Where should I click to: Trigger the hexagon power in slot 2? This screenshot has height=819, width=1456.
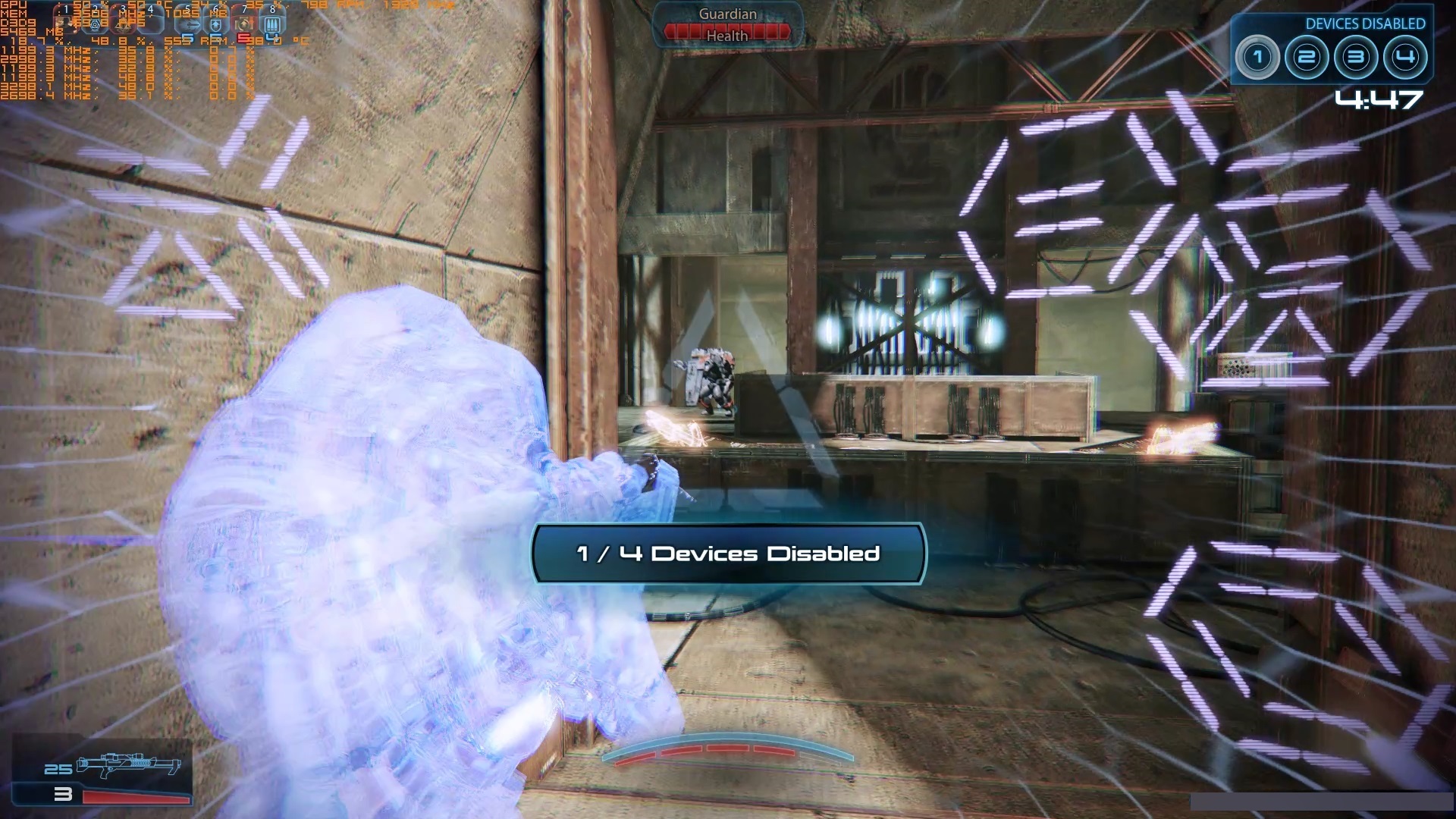click(x=94, y=24)
